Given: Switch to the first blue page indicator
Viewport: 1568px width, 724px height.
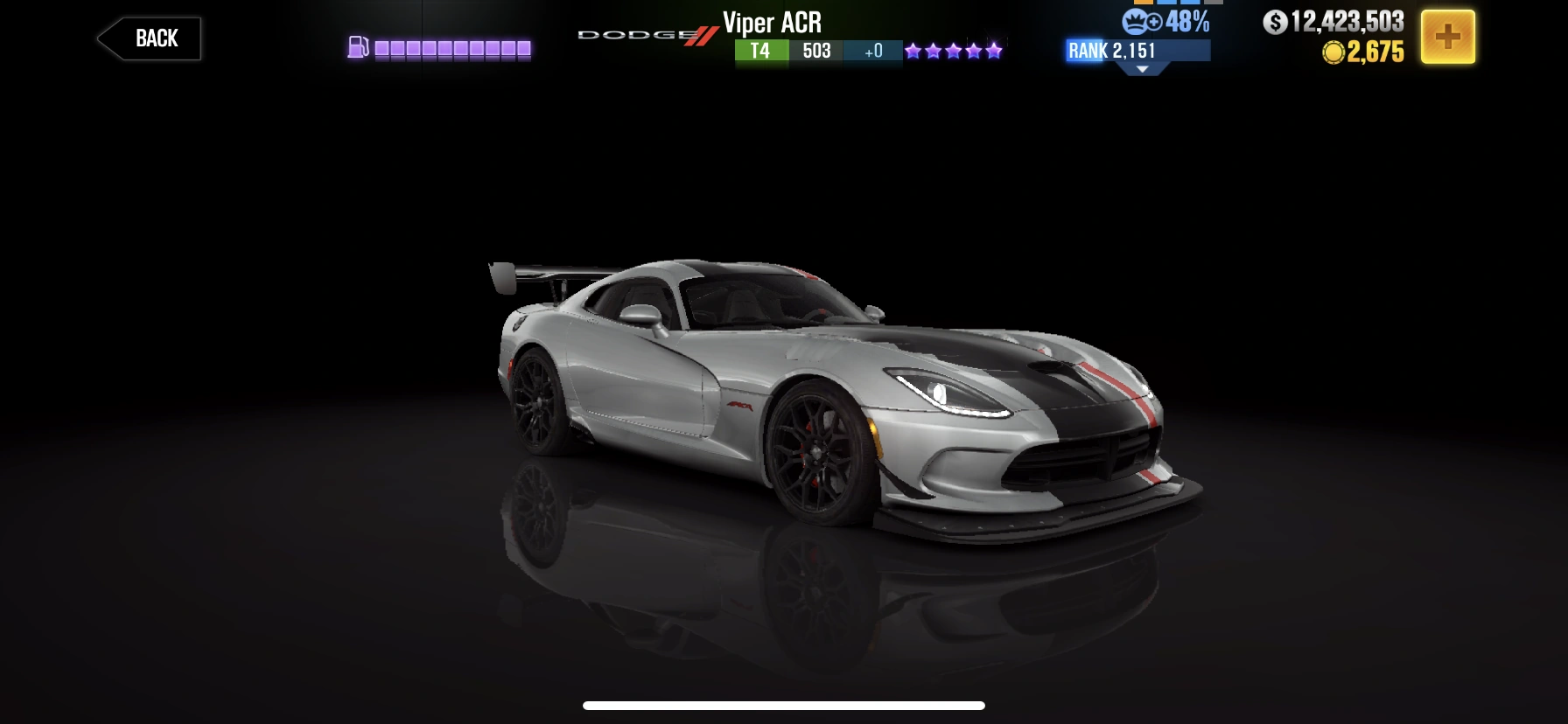Looking at the screenshot, I should [x=1166, y=3].
